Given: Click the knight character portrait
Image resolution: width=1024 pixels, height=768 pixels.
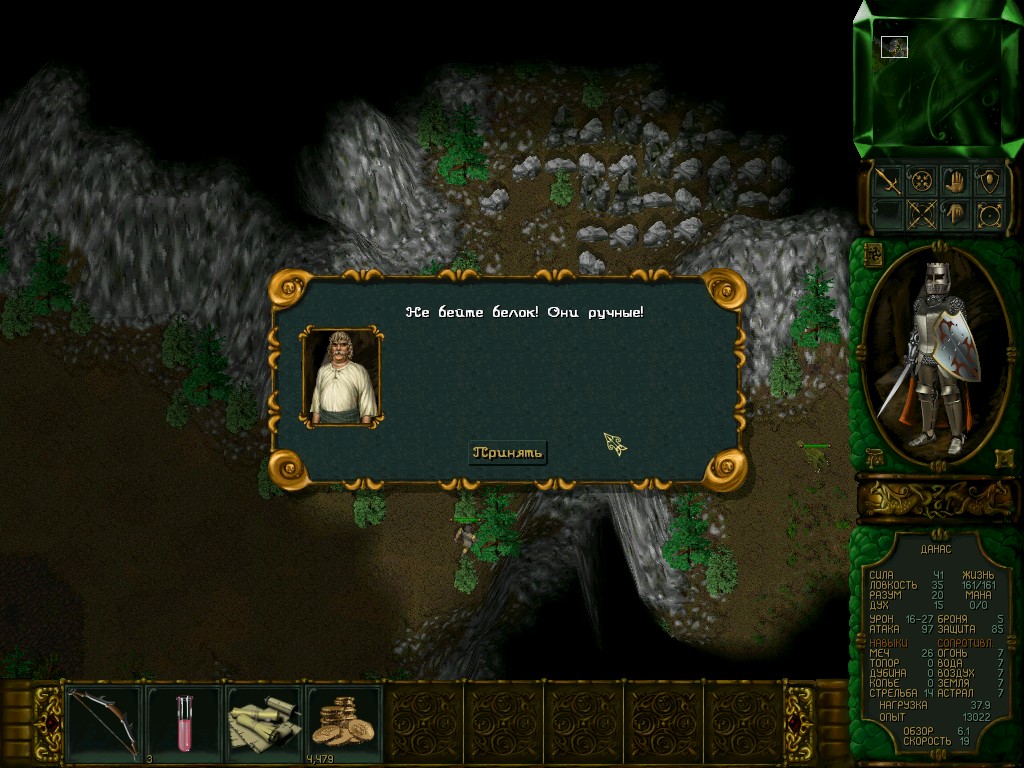Looking at the screenshot, I should click(936, 353).
